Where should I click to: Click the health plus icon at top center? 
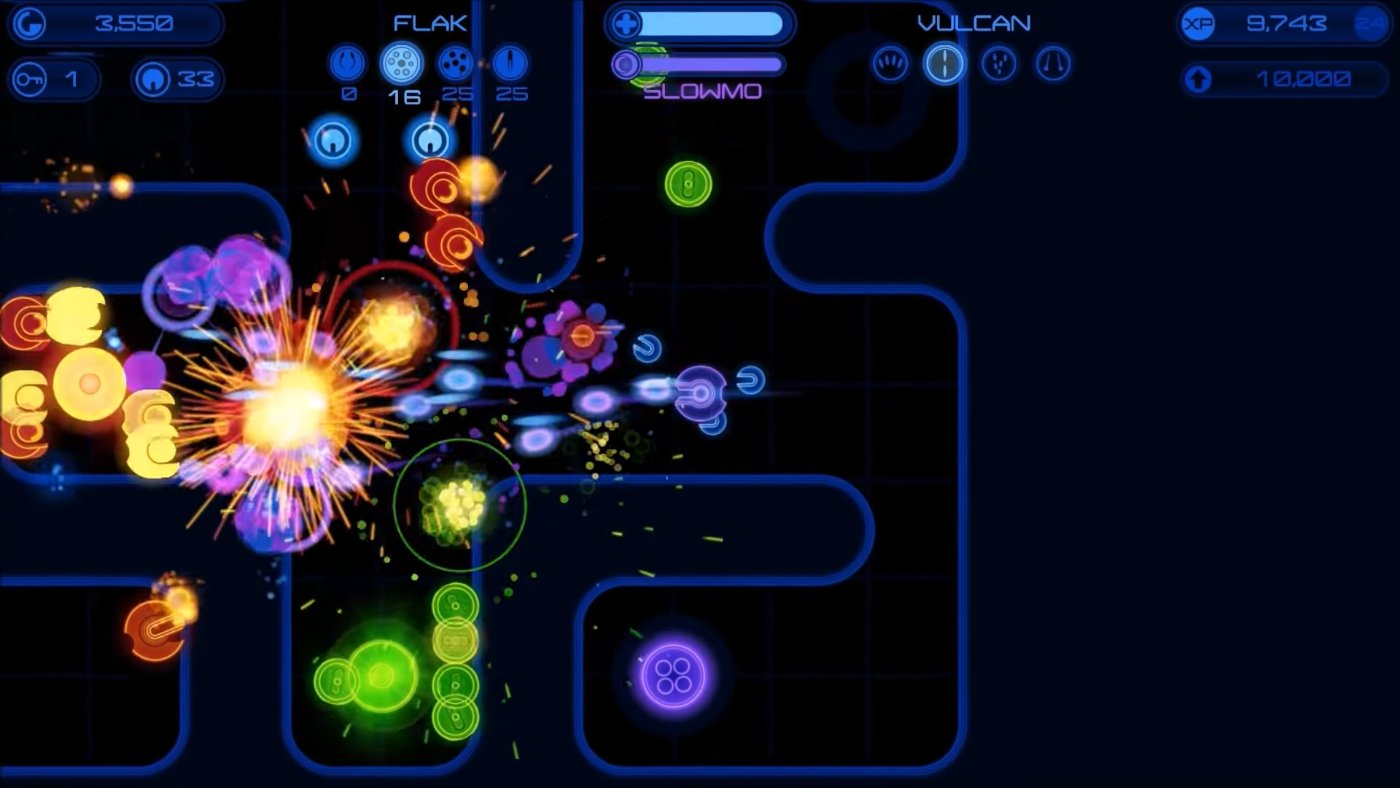point(625,22)
